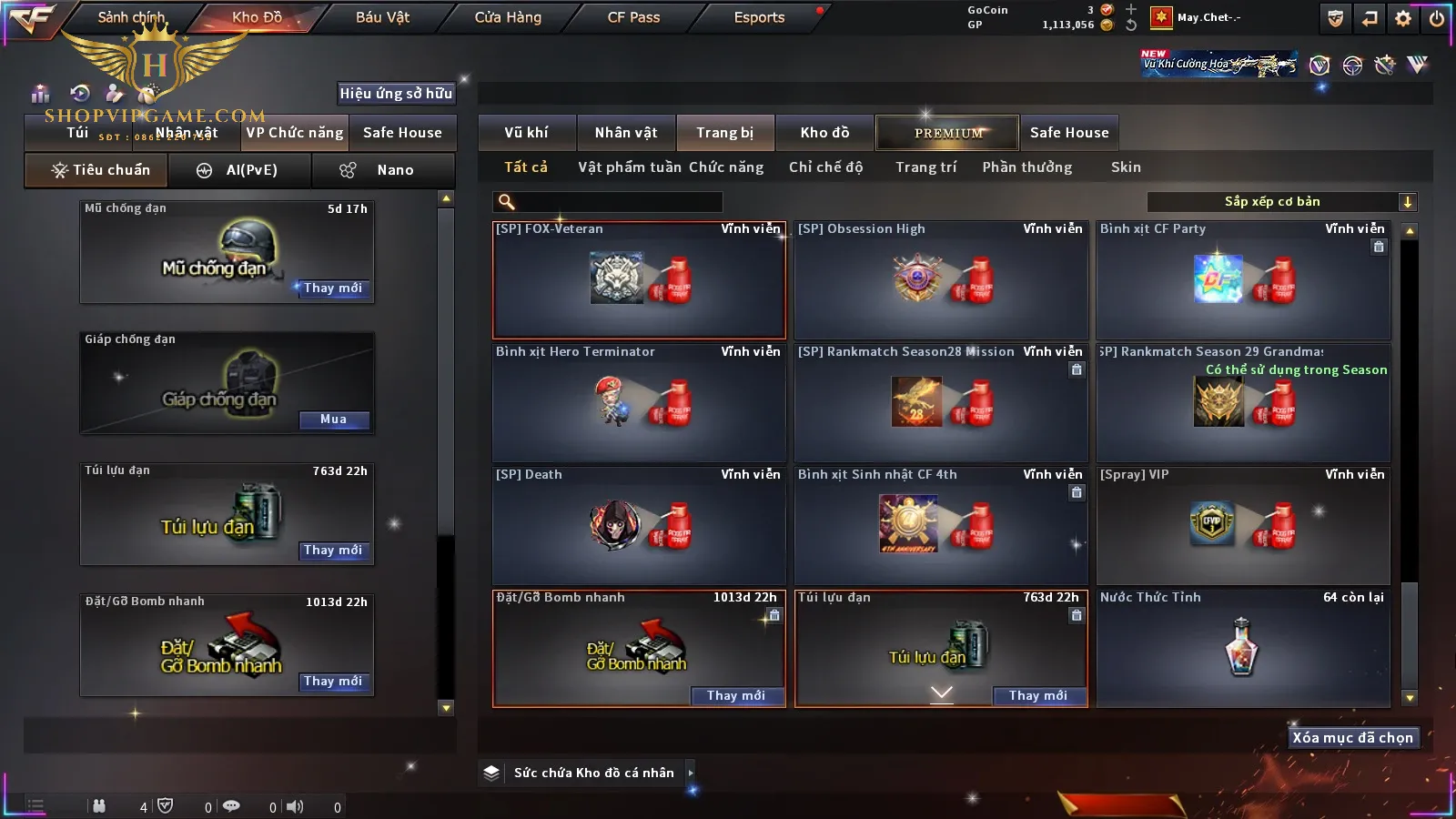
Task: Click the power exit icon
Action: [x=1436, y=18]
